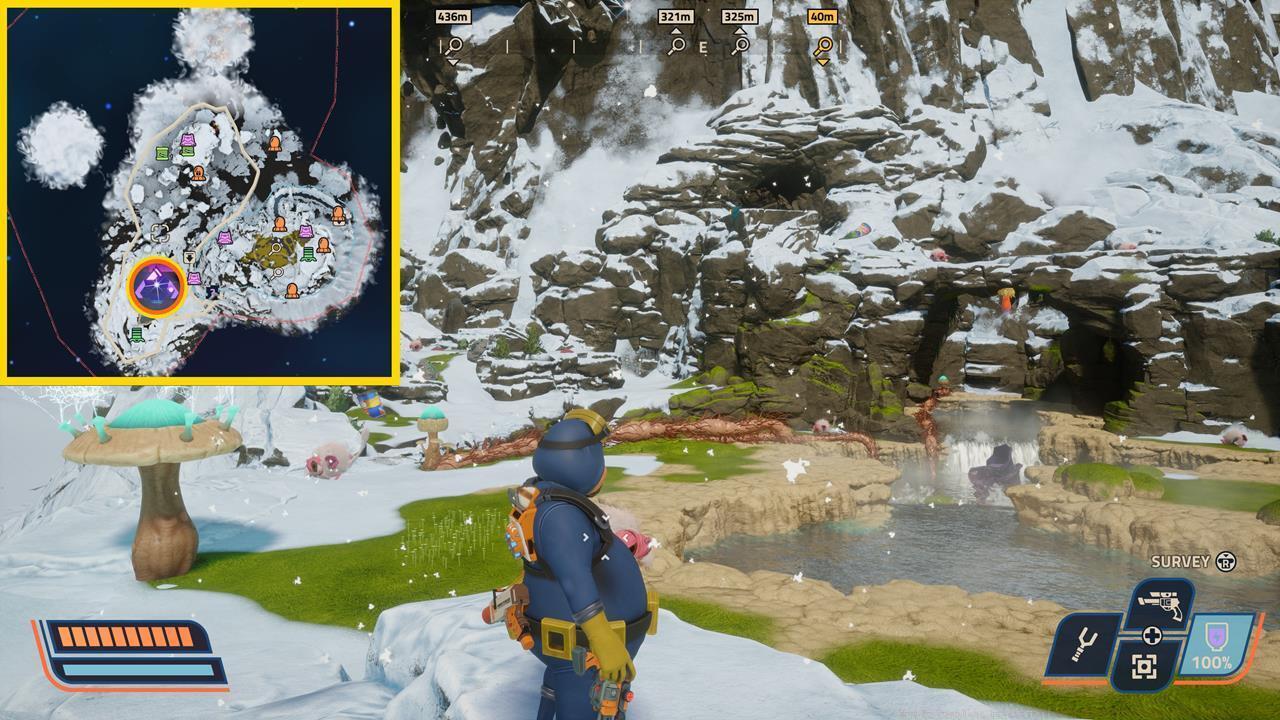Click the 321m waypoint magnifier on the compass
This screenshot has width=1280, height=720.
point(678,45)
